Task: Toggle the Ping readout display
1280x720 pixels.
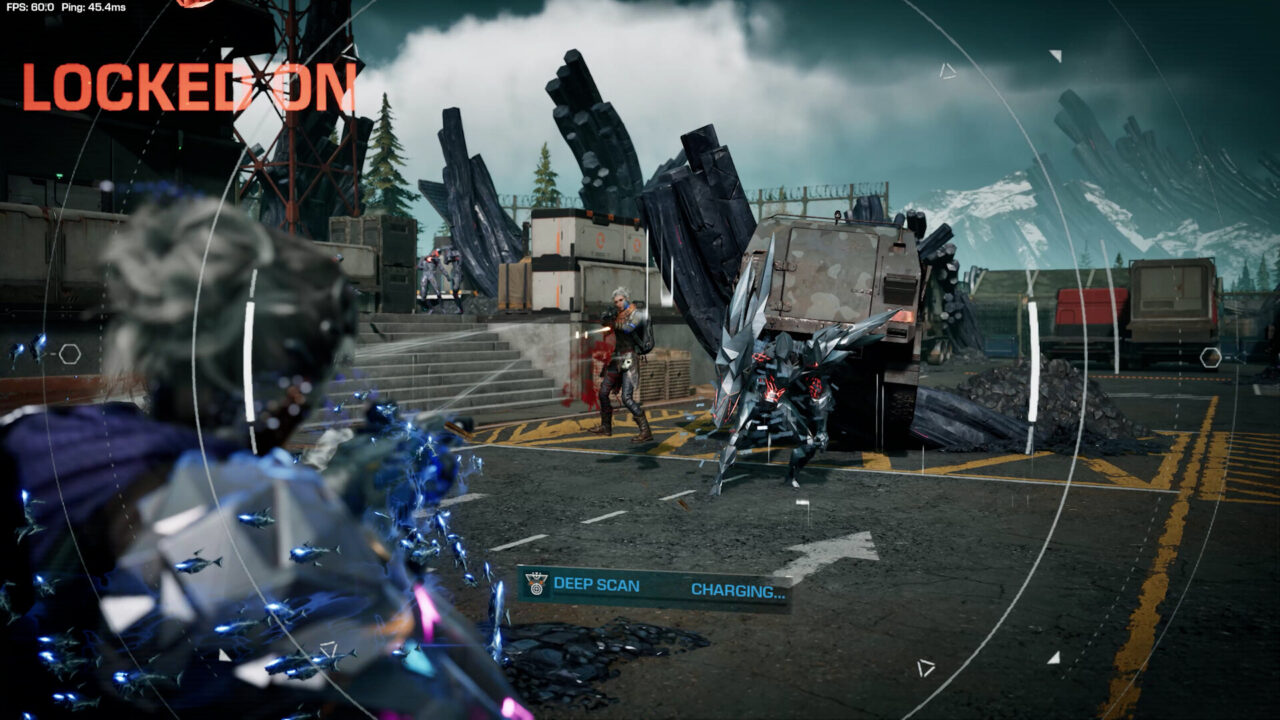Action: tap(92, 8)
